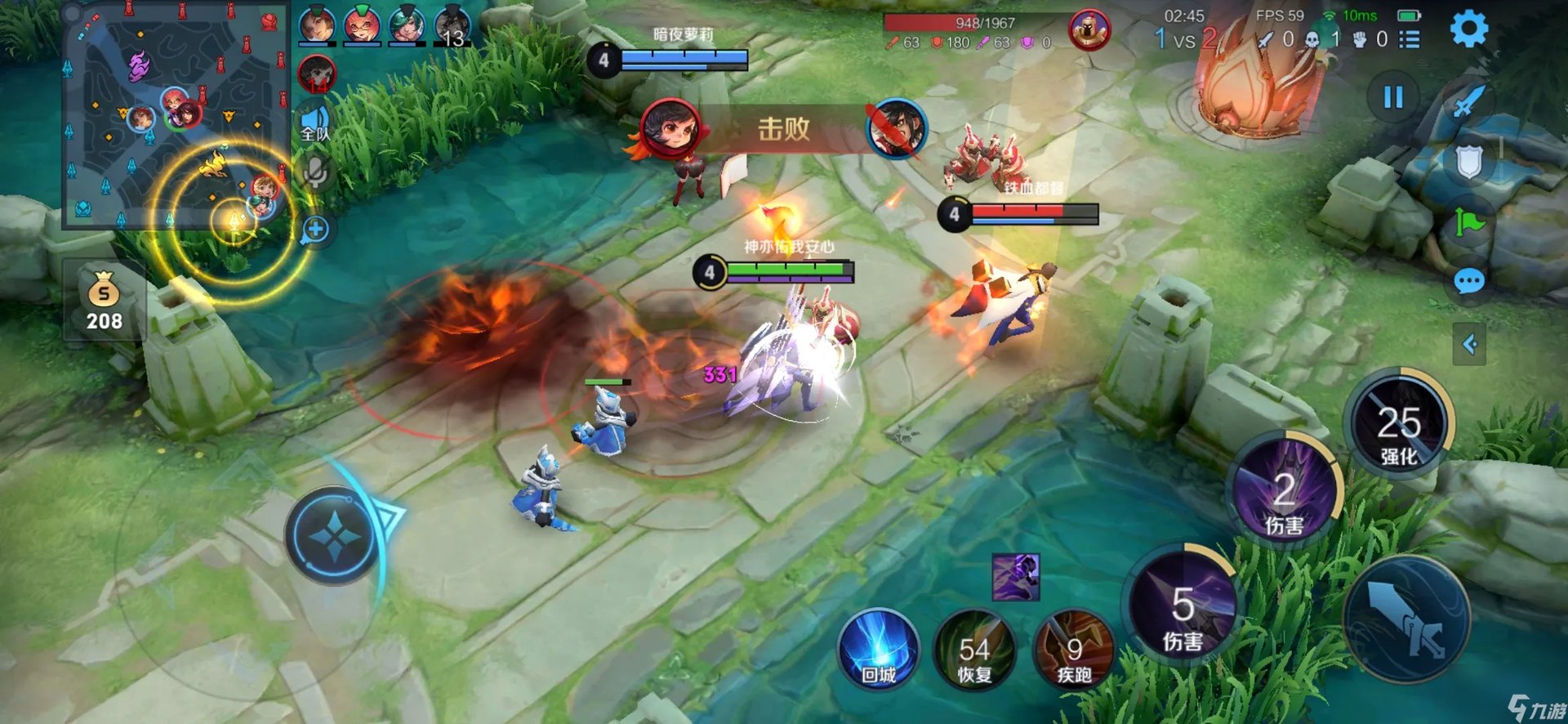Click the magnifier plus map button
The height and width of the screenshot is (724, 1568).
pos(315,230)
